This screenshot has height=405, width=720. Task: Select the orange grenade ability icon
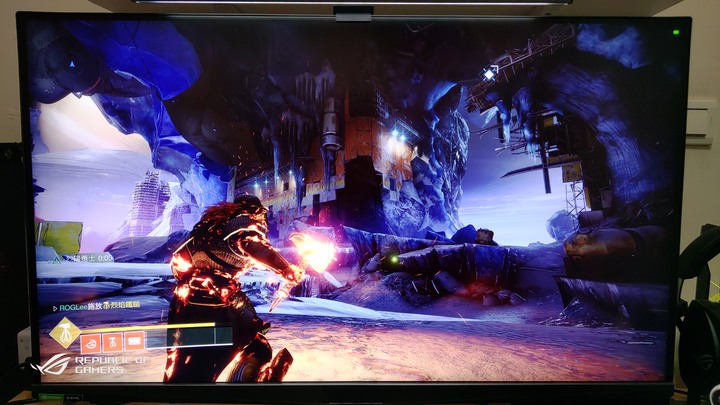coord(90,343)
